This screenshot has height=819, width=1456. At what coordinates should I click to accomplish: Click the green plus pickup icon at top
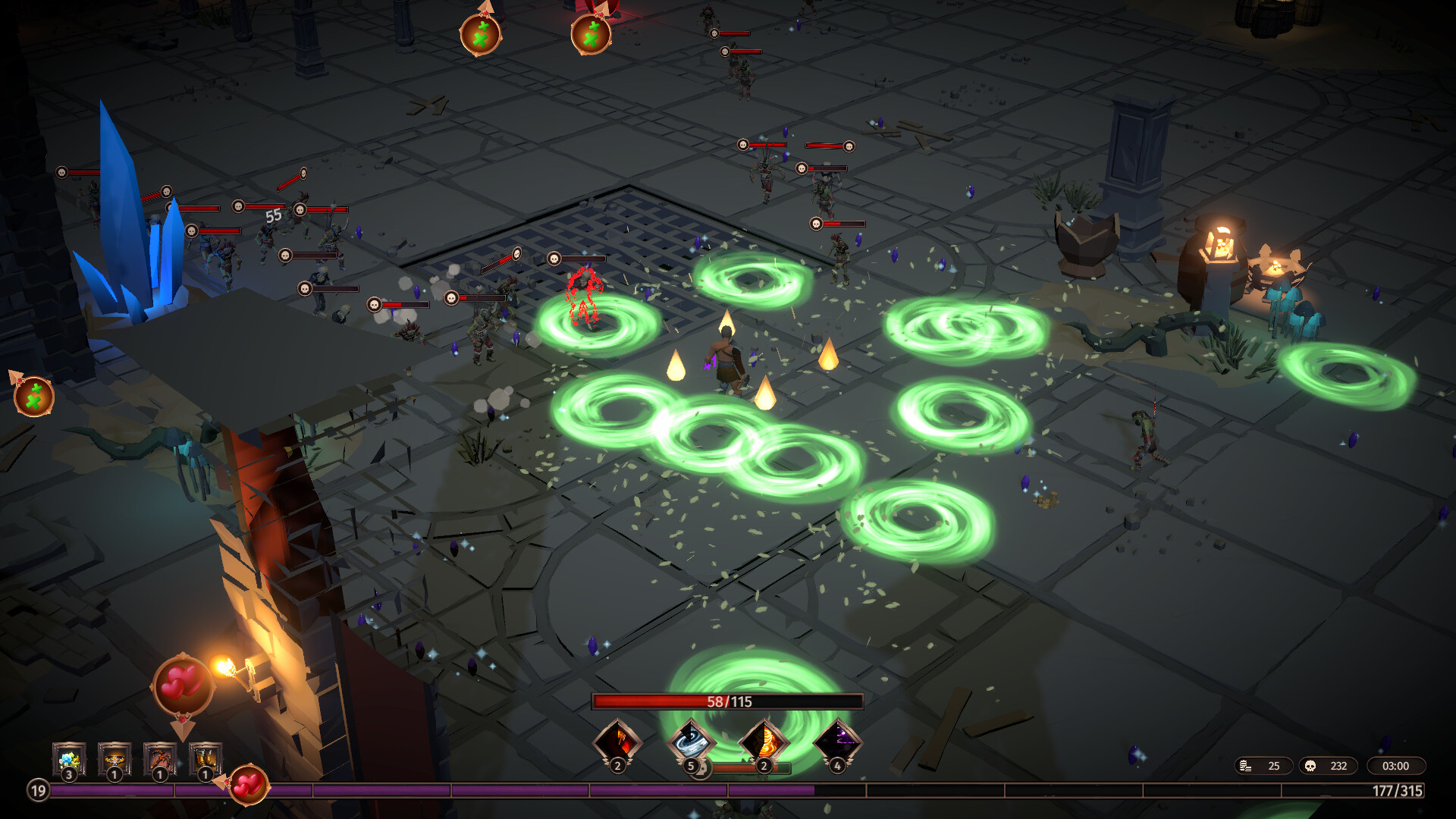[x=482, y=34]
